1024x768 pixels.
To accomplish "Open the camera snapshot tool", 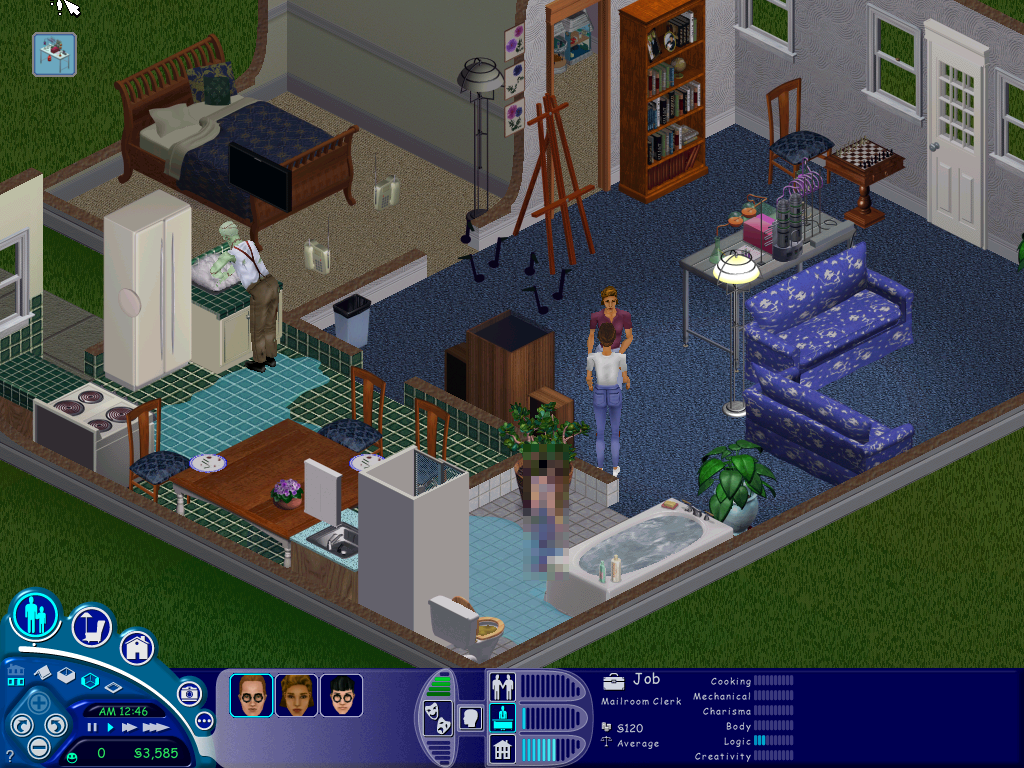I will [189, 692].
